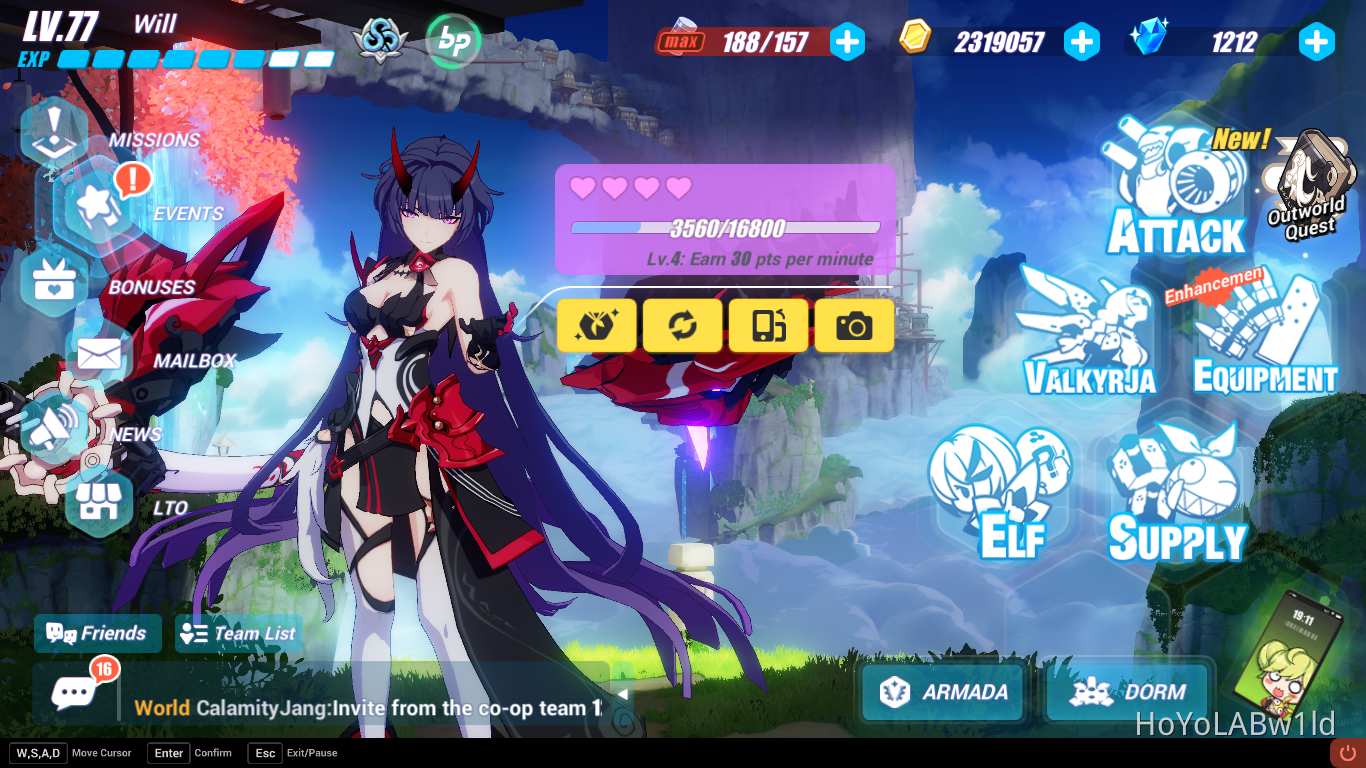Open the BP battle pass icon

click(453, 42)
